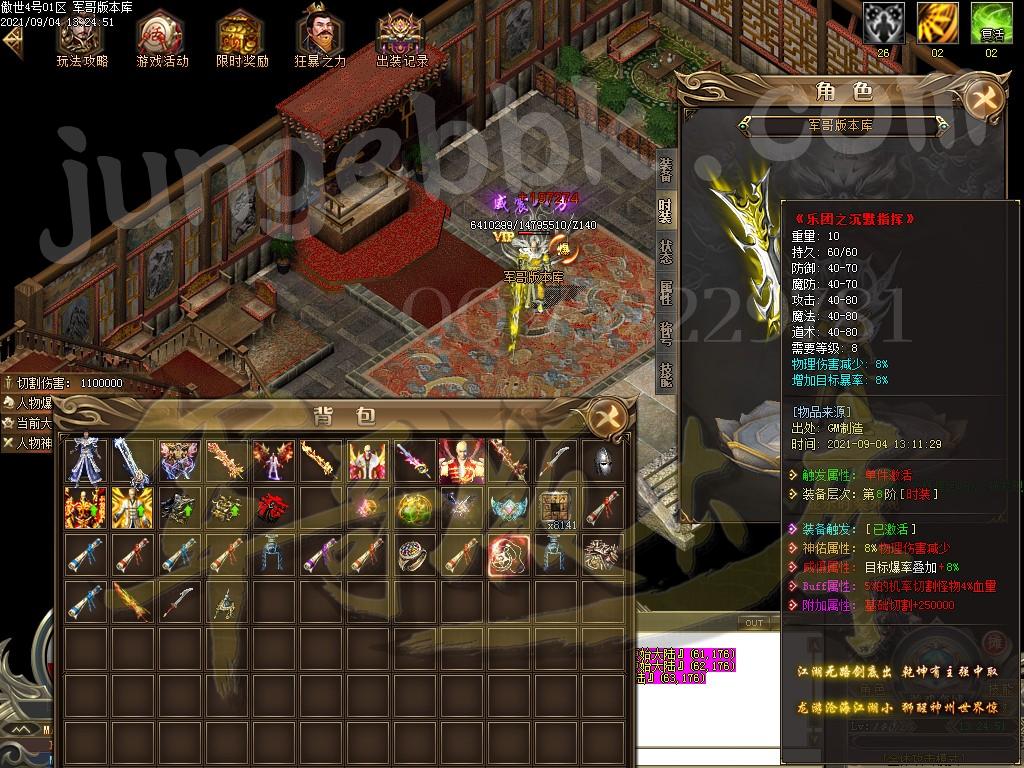This screenshot has height=768, width=1024.
Task: Select the blue-robed costume in the backpack
Action: pos(83,462)
